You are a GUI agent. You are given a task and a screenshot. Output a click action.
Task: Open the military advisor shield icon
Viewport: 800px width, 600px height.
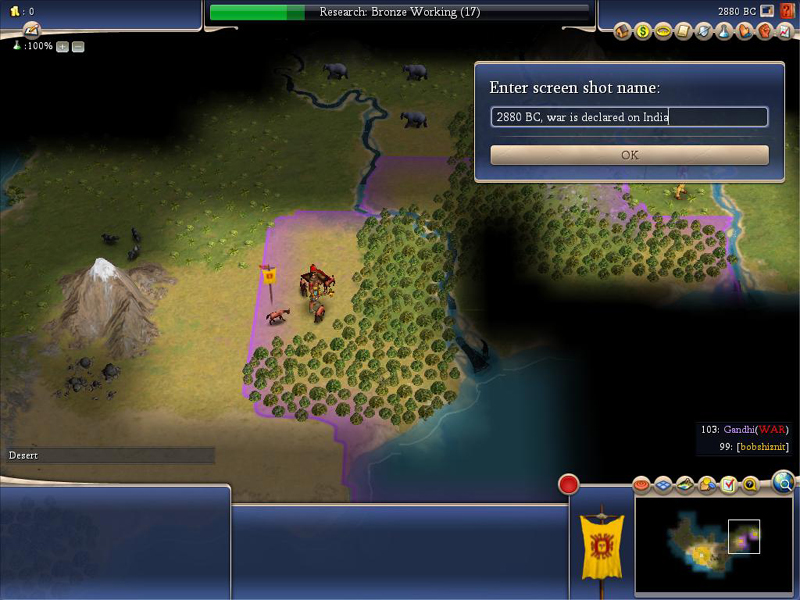[x=703, y=32]
